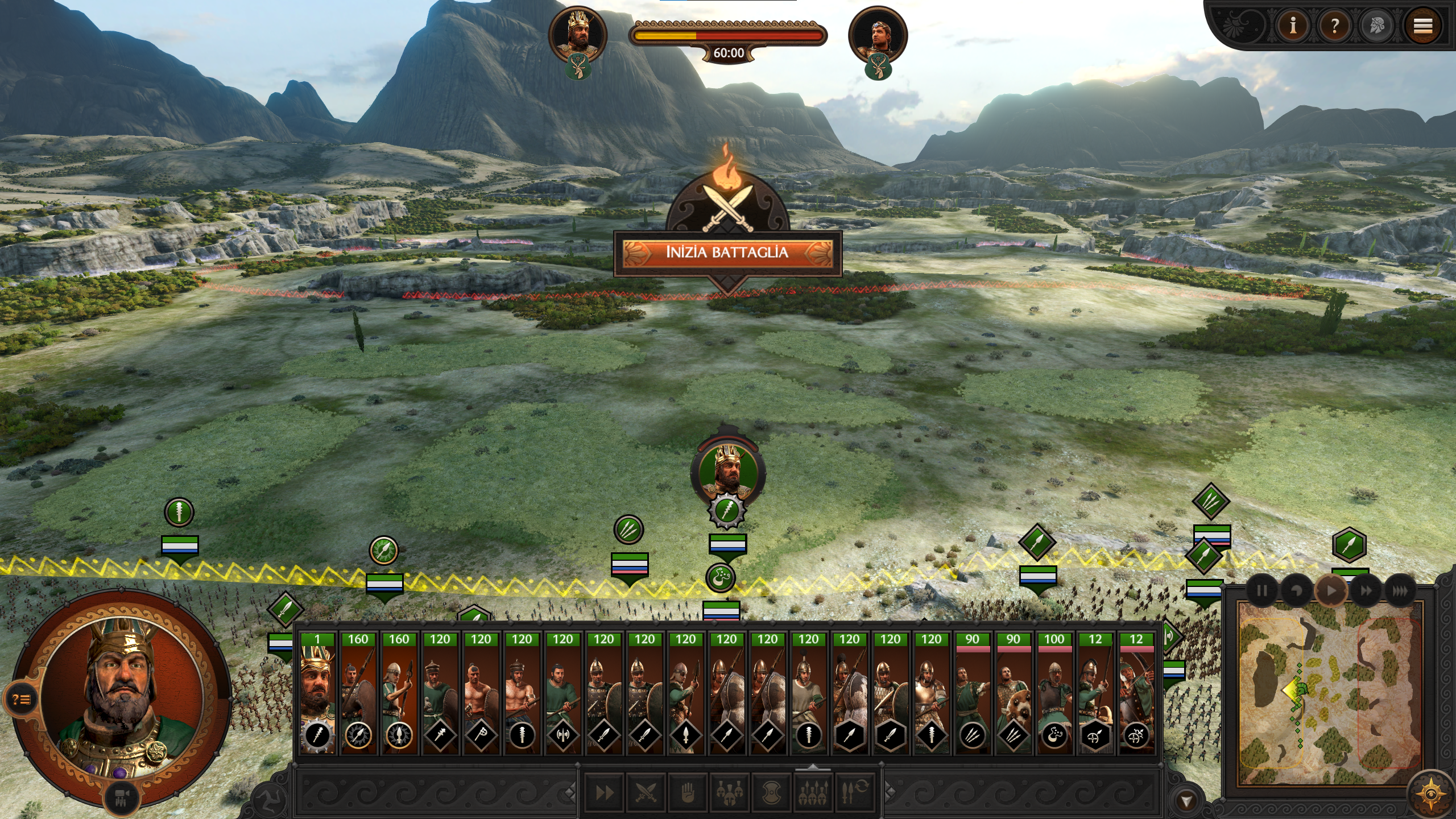
Task: Toggle the double-arrow run command button
Action: (x=604, y=792)
